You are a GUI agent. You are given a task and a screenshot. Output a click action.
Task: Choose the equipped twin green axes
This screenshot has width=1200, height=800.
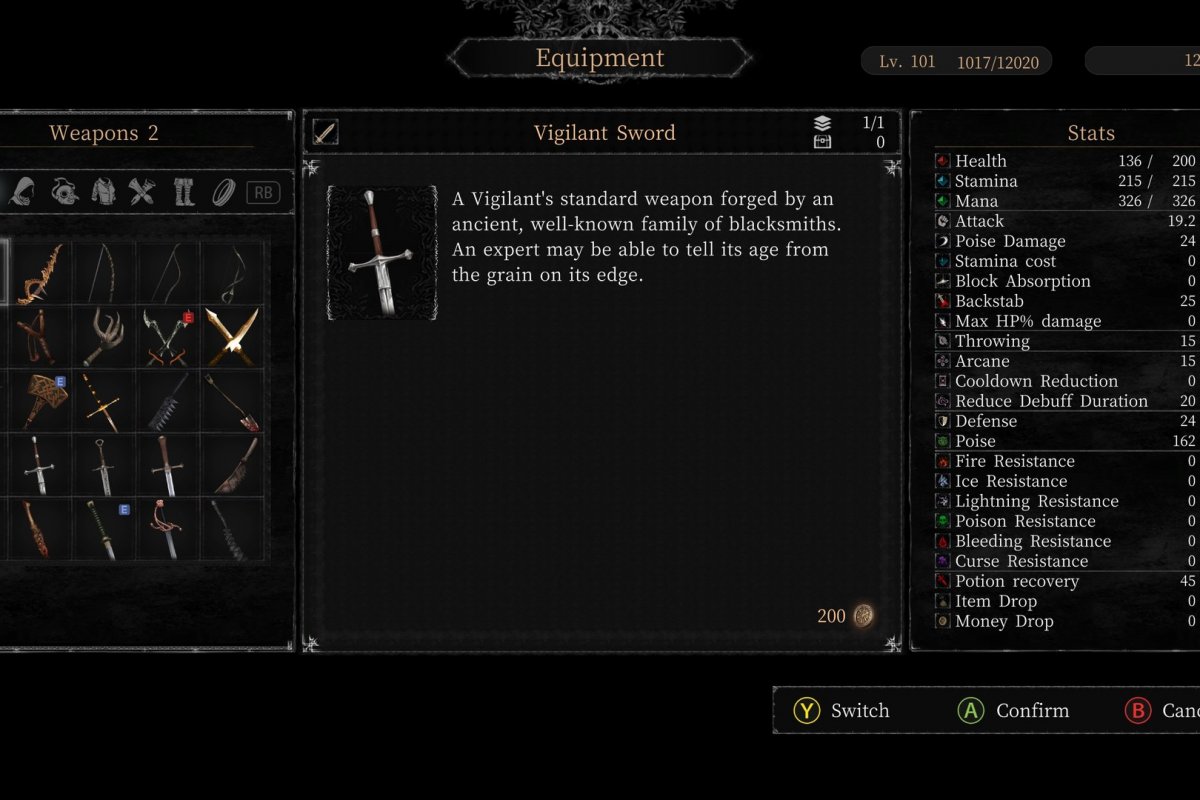(x=168, y=336)
